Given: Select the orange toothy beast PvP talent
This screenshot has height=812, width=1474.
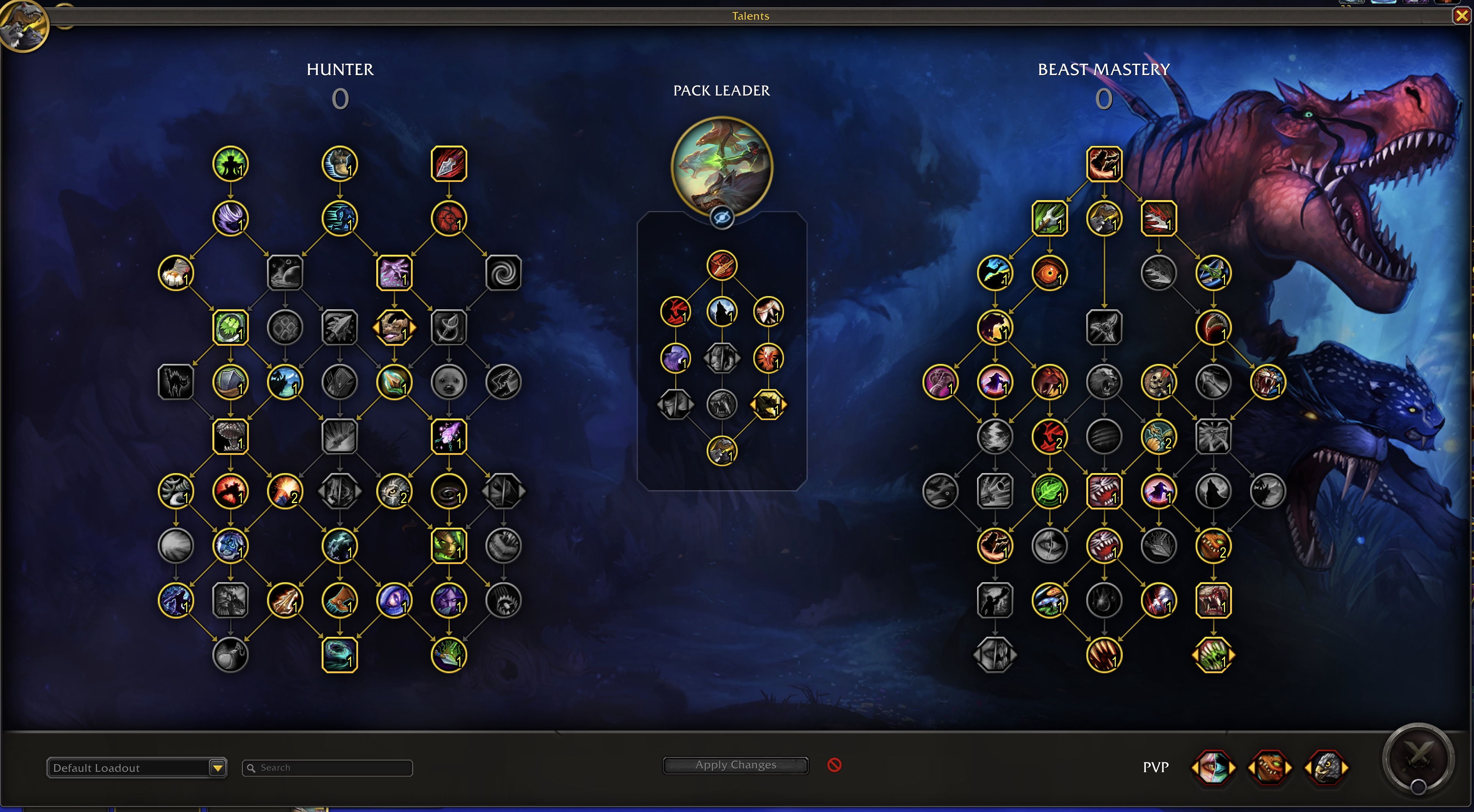Looking at the screenshot, I should [1269, 767].
